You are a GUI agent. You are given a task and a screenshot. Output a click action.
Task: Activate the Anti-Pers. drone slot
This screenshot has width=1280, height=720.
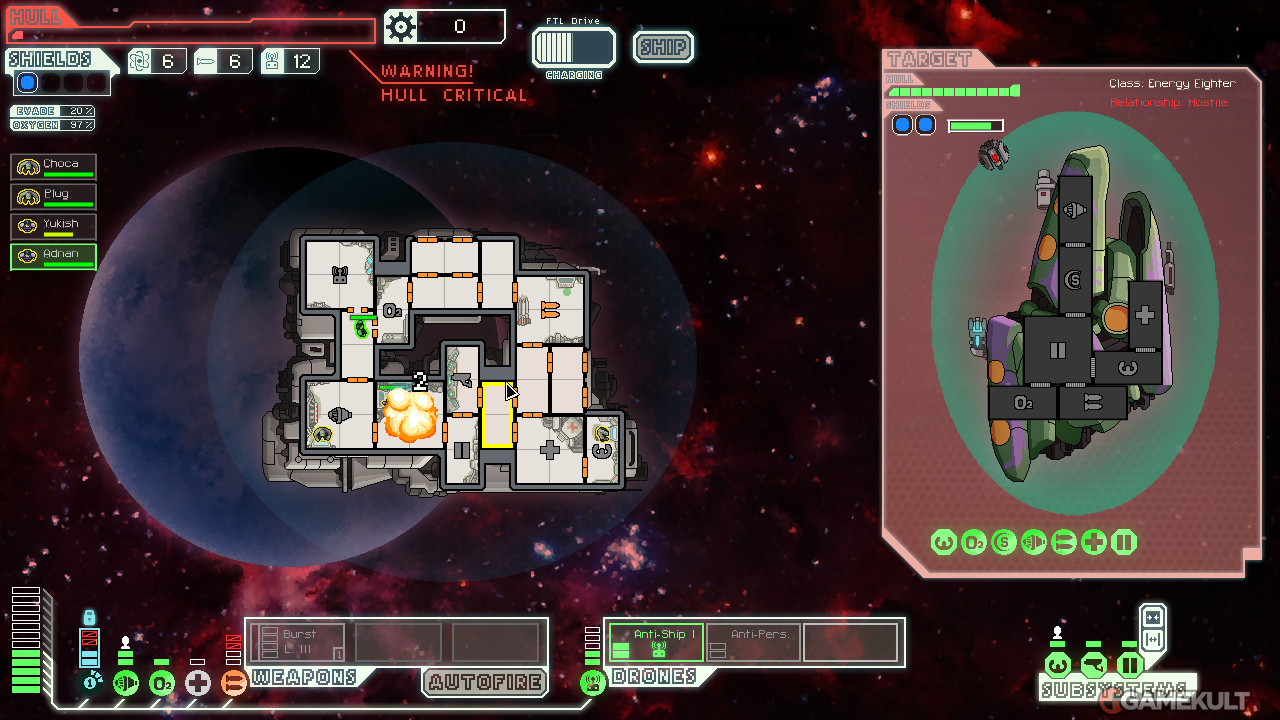pos(753,642)
